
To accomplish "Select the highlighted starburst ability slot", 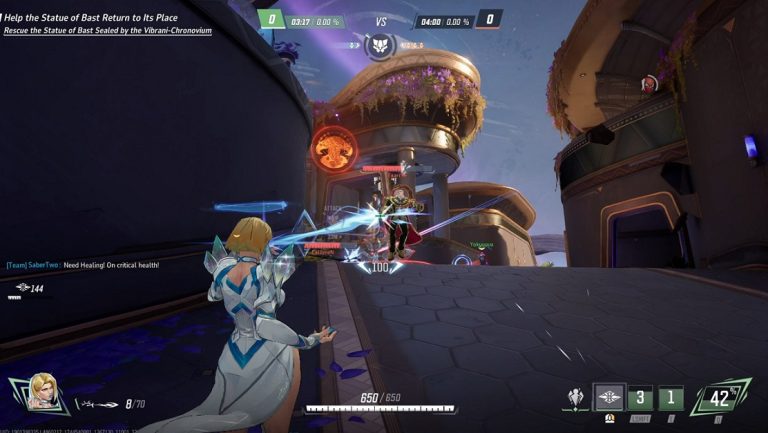I will [609, 397].
